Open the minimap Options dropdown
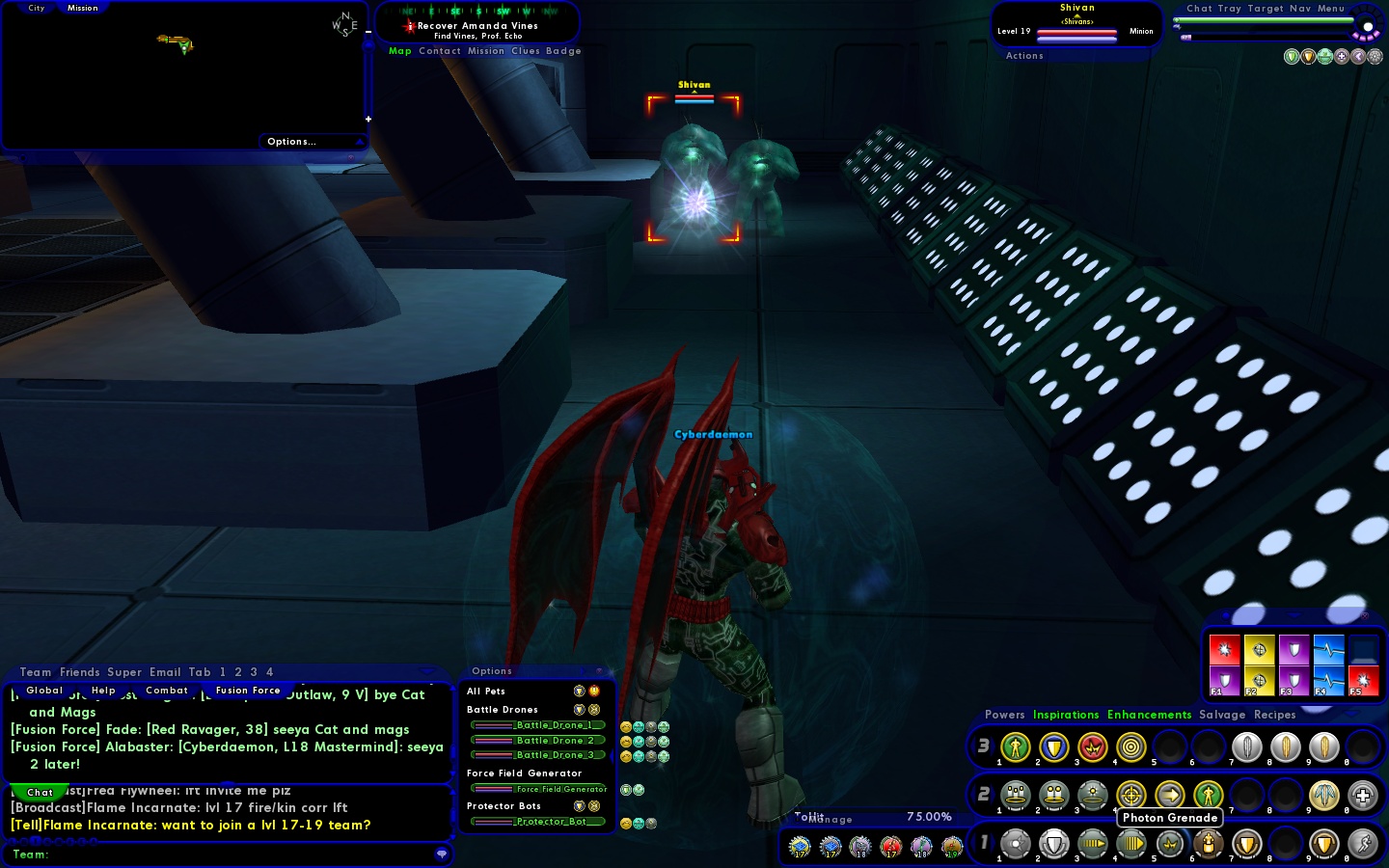The width and height of the screenshot is (1389, 868). pos(291,142)
